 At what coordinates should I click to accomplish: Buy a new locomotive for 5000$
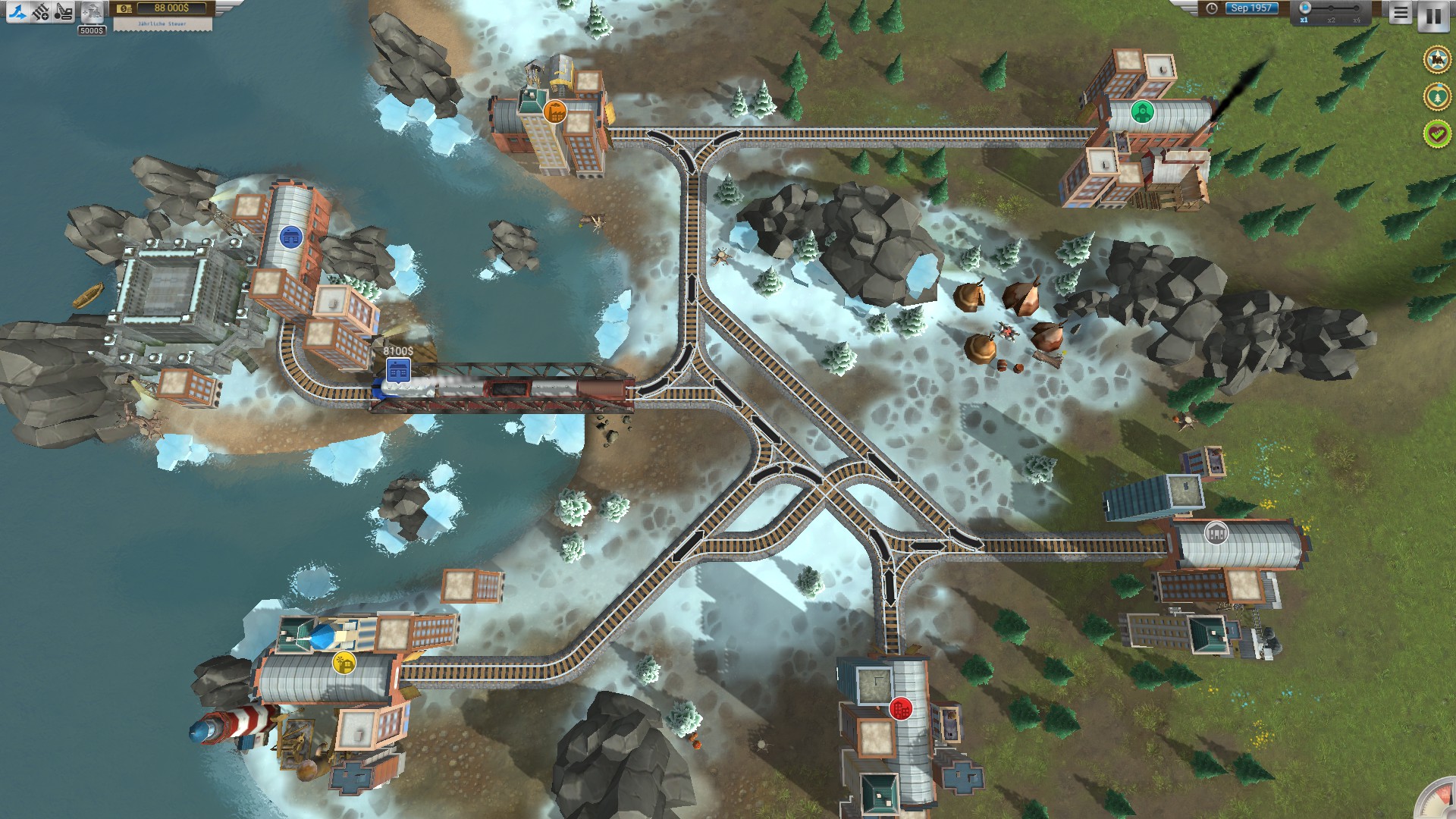pos(92,13)
